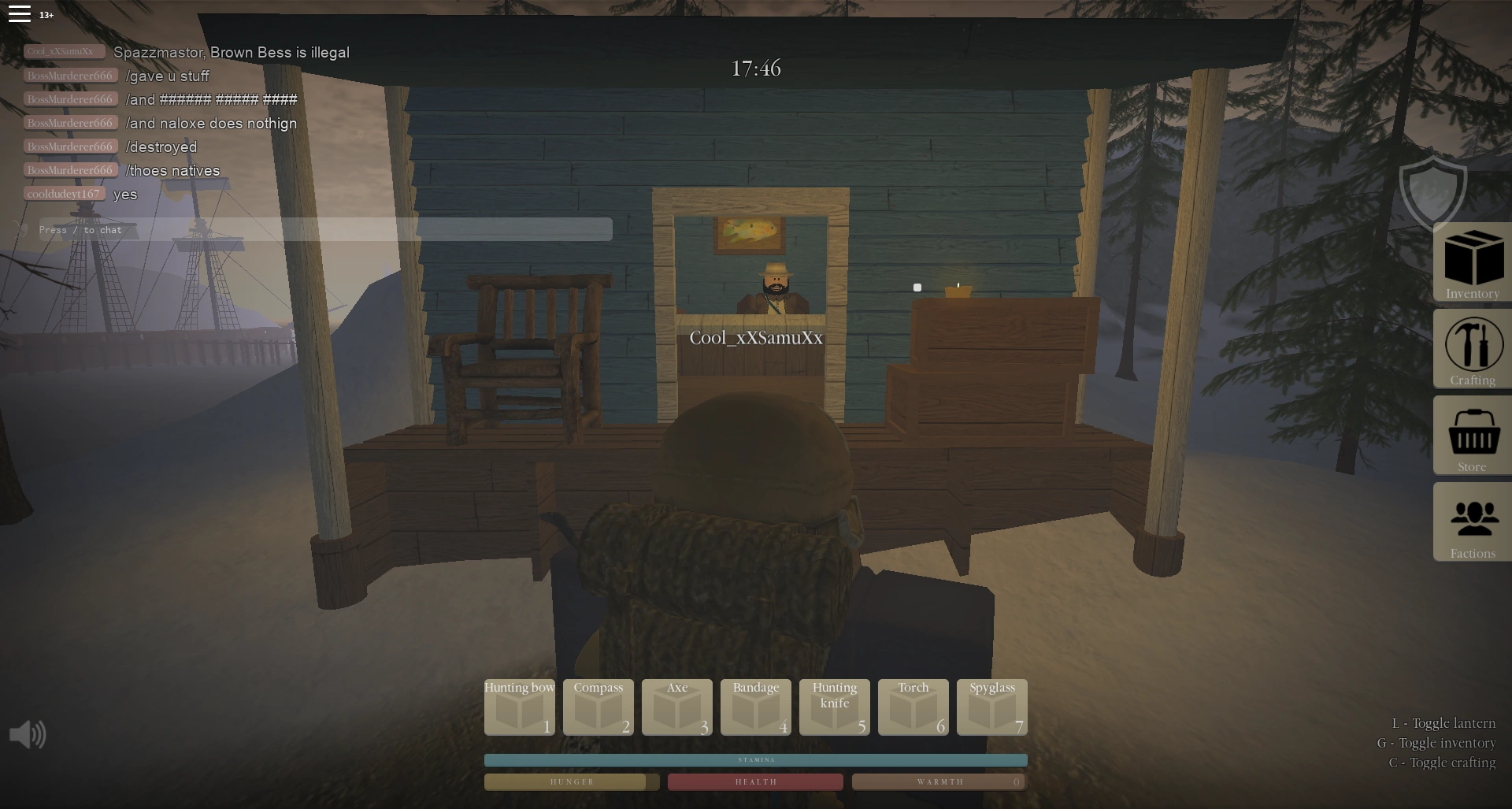
Task: Select the Hunting knife in slot 5
Action: pos(834,707)
